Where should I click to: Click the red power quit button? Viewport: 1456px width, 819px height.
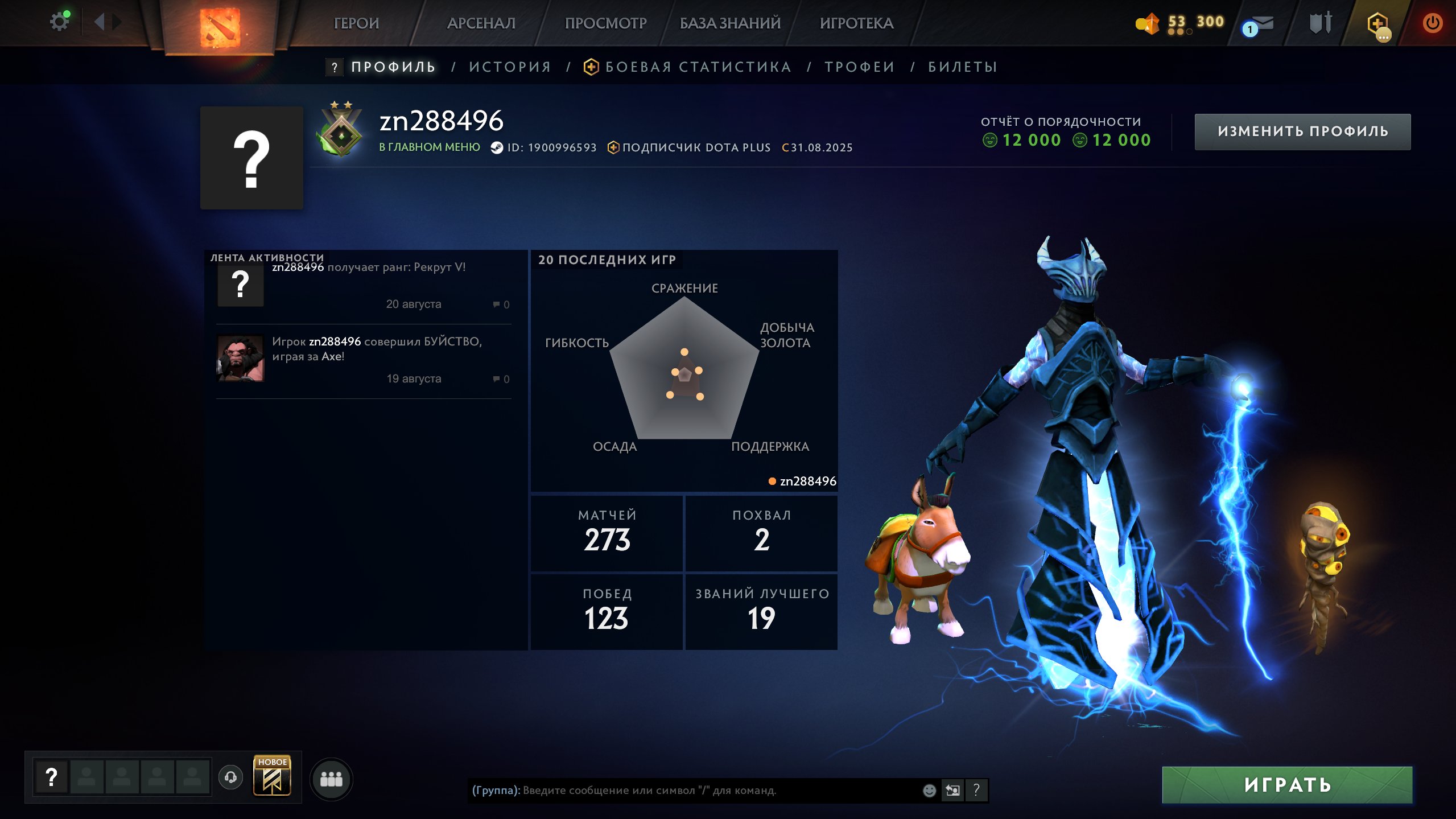1432,23
